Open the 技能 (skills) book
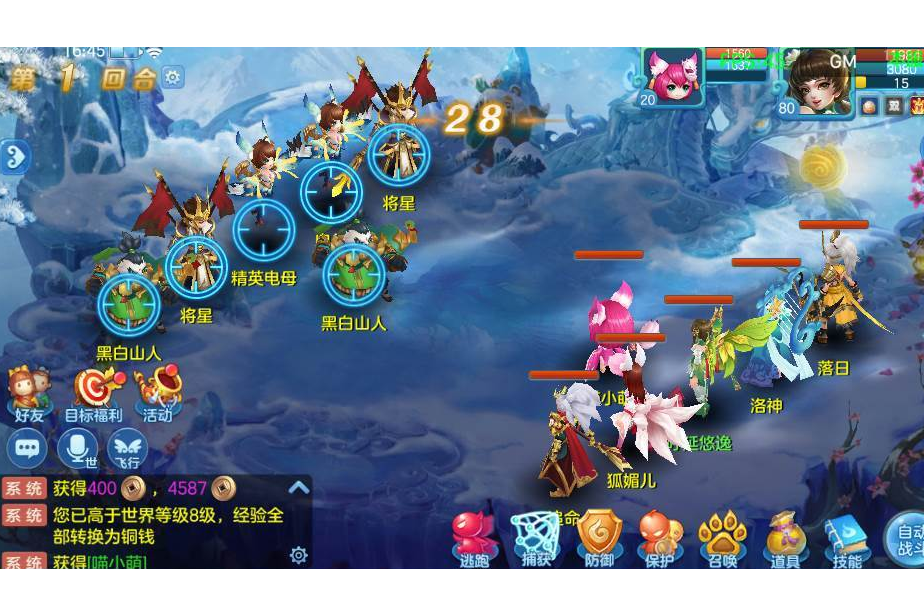 [846, 538]
